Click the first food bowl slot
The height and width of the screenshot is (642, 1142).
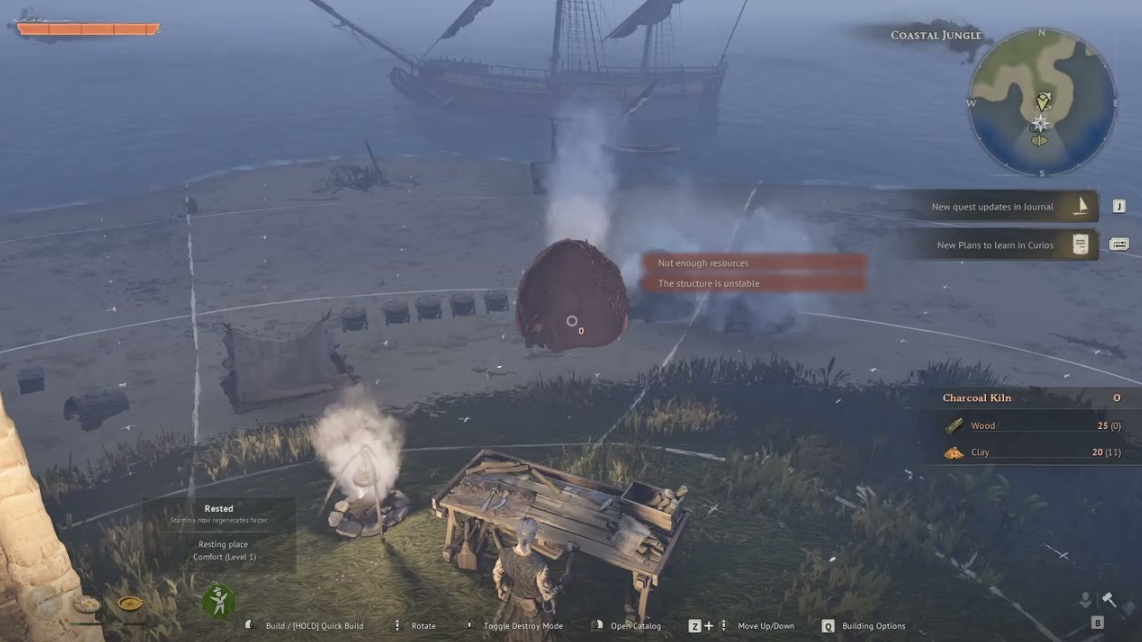click(87, 604)
